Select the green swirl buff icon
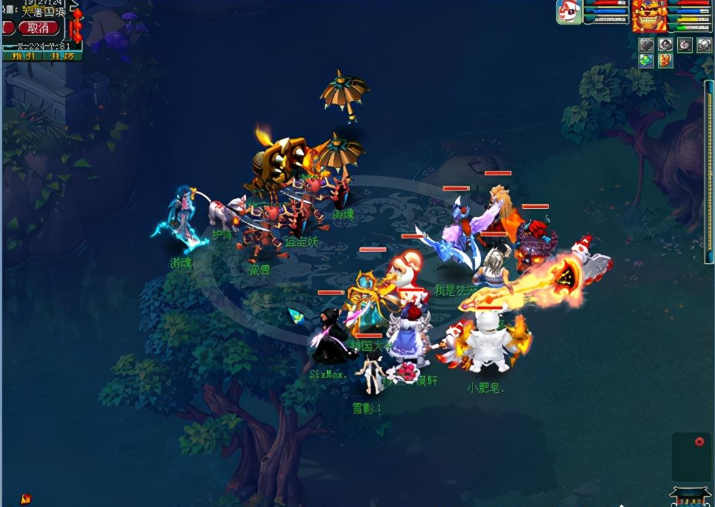715x507 pixels. (647, 61)
